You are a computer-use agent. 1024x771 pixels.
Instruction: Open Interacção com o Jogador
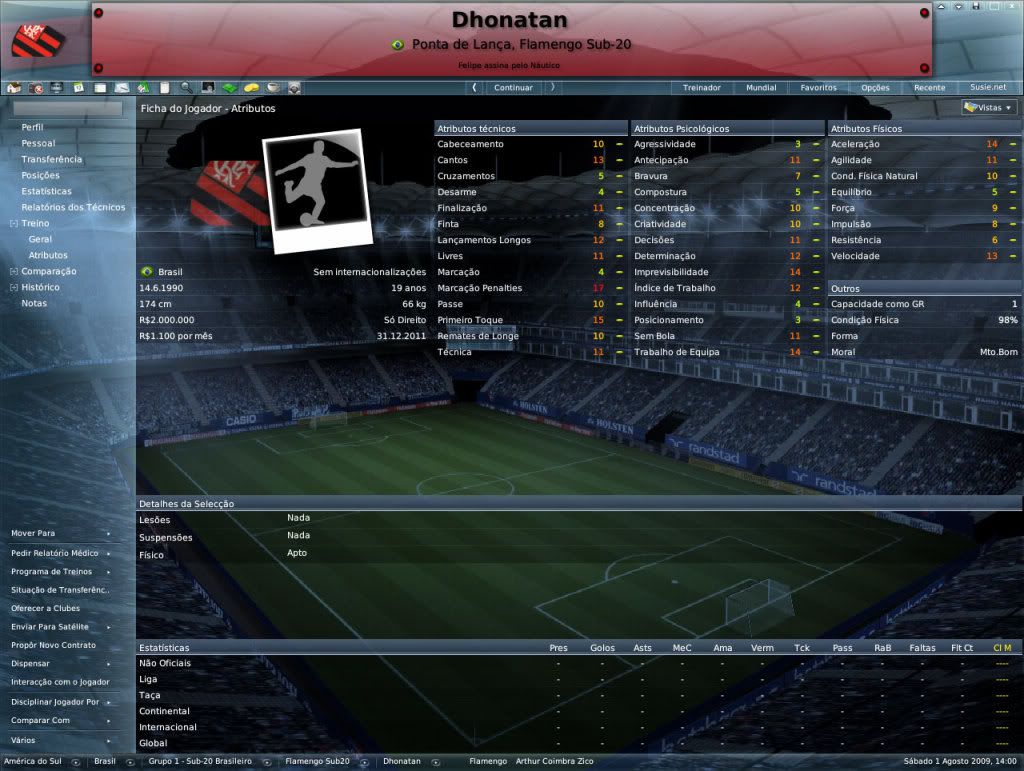(x=61, y=682)
